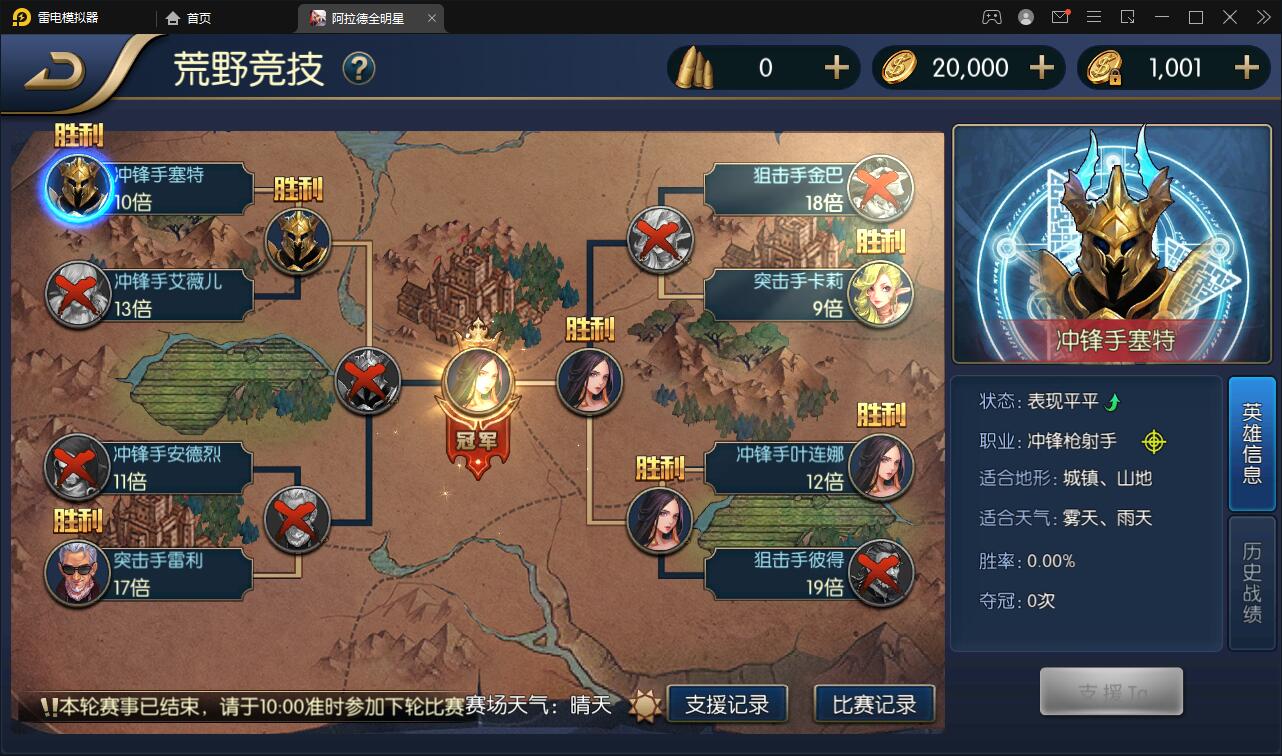Open the 比赛记录 button
Viewport: 1282px width, 756px height.
coord(874,704)
